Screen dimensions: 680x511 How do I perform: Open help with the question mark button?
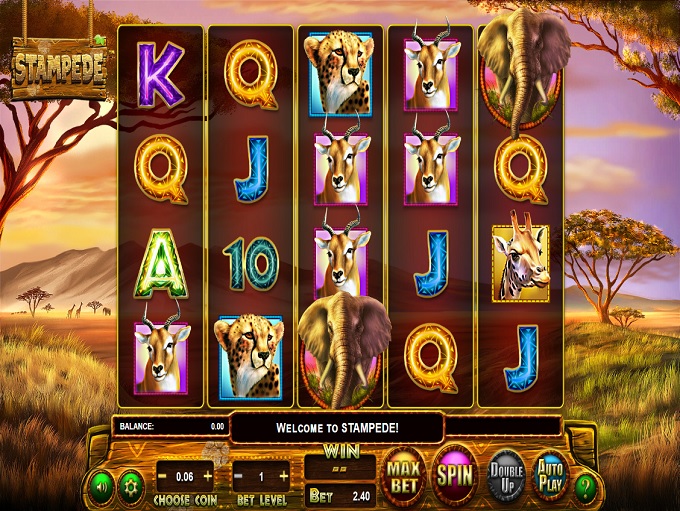coord(587,487)
